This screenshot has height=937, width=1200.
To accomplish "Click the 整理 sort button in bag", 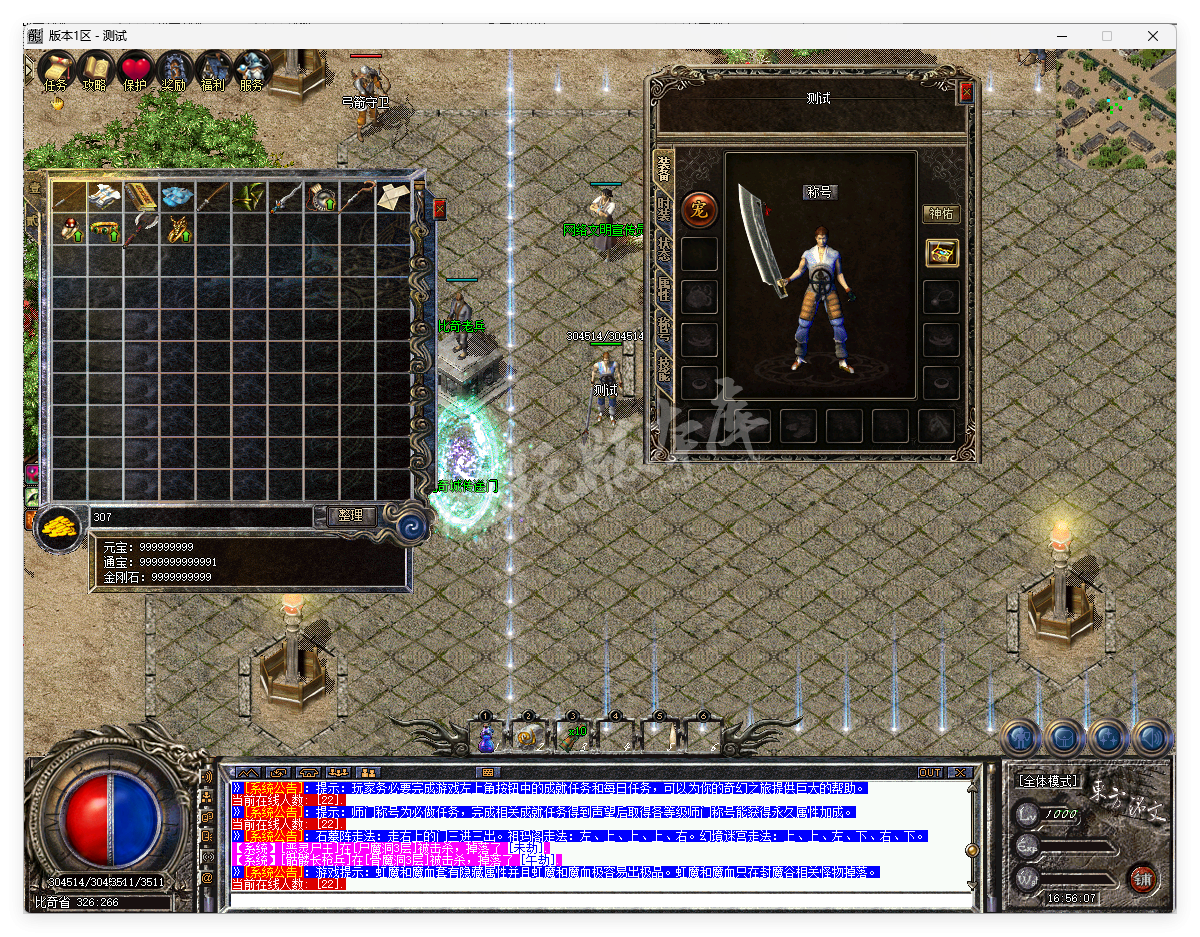I will [351, 516].
